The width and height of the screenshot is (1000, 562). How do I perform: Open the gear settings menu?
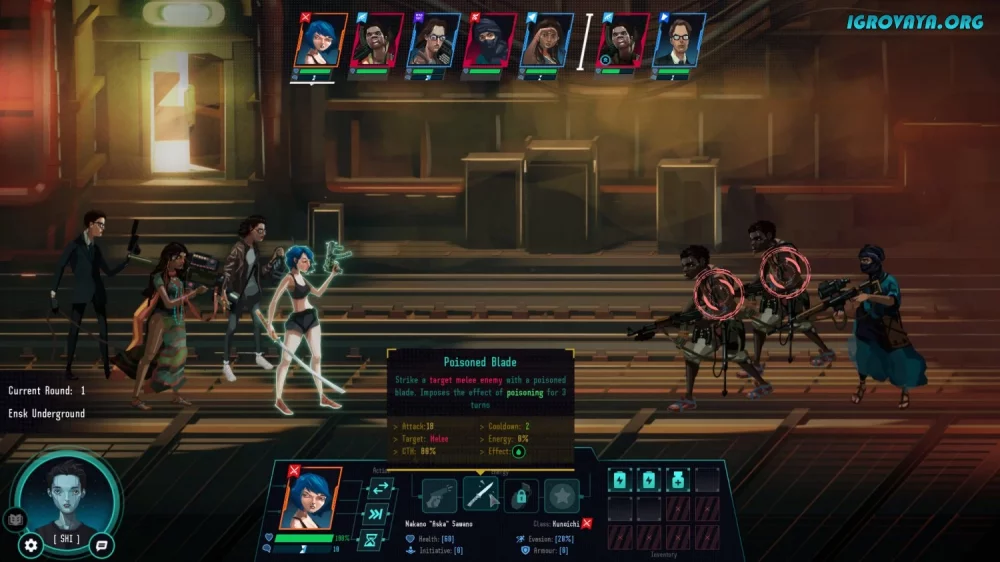(31, 545)
